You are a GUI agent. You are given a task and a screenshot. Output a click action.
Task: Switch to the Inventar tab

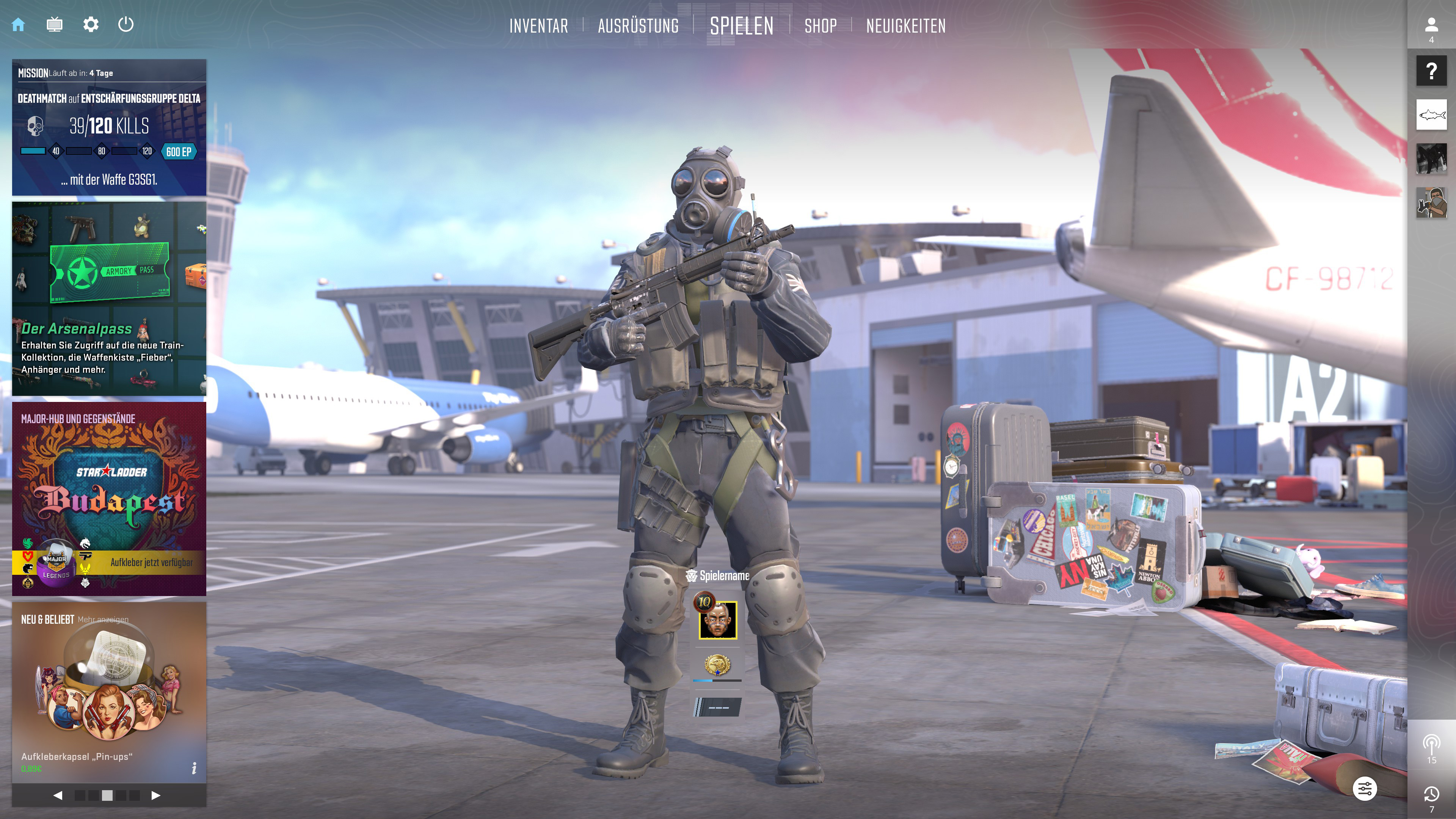[538, 26]
